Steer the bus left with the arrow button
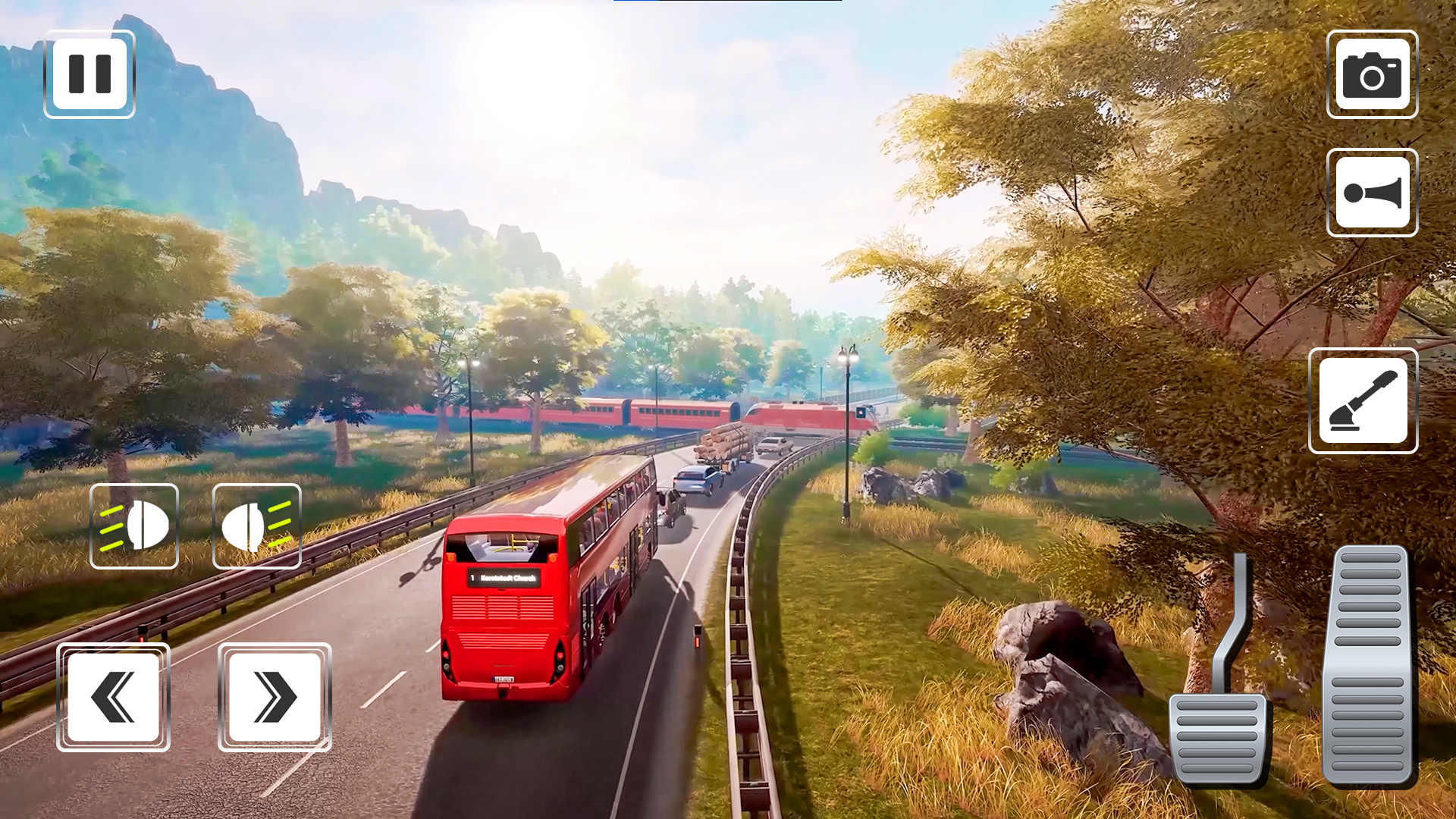Image resolution: width=1456 pixels, height=819 pixels. point(112,697)
